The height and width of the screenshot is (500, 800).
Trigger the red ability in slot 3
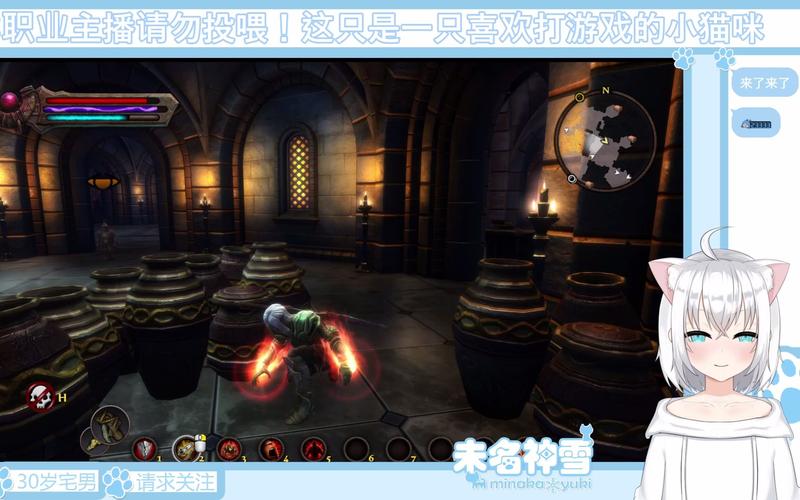(x=229, y=449)
